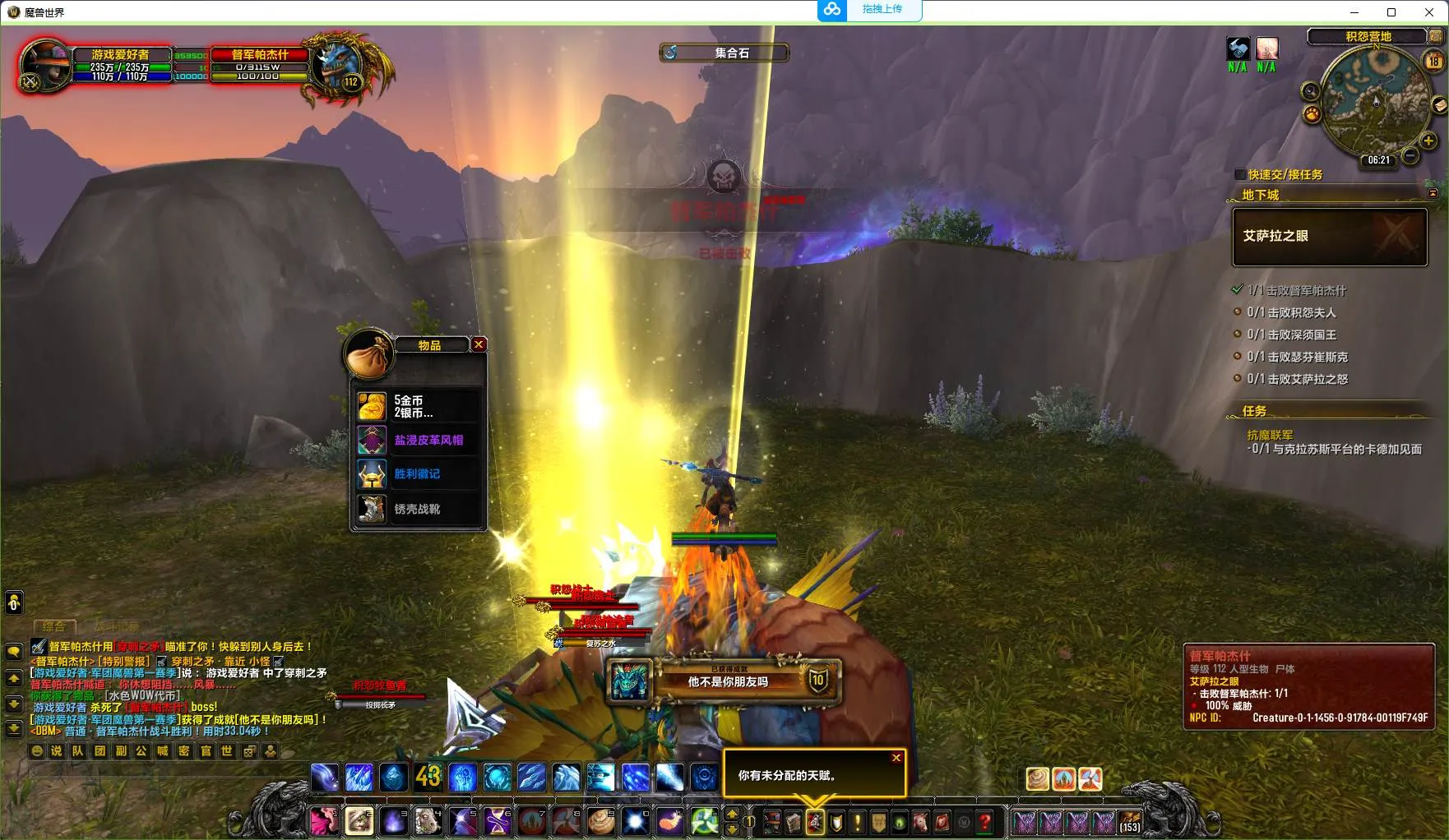Dismiss the unspent talents tooltip
Screen dimensions: 1449x840
point(896,758)
